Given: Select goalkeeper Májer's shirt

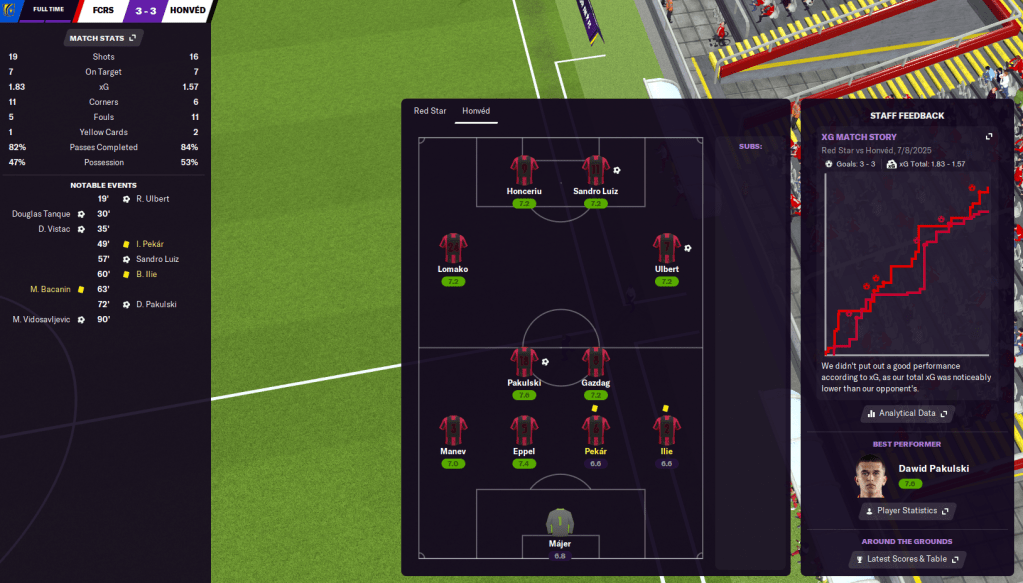Looking at the screenshot, I should (560, 522).
